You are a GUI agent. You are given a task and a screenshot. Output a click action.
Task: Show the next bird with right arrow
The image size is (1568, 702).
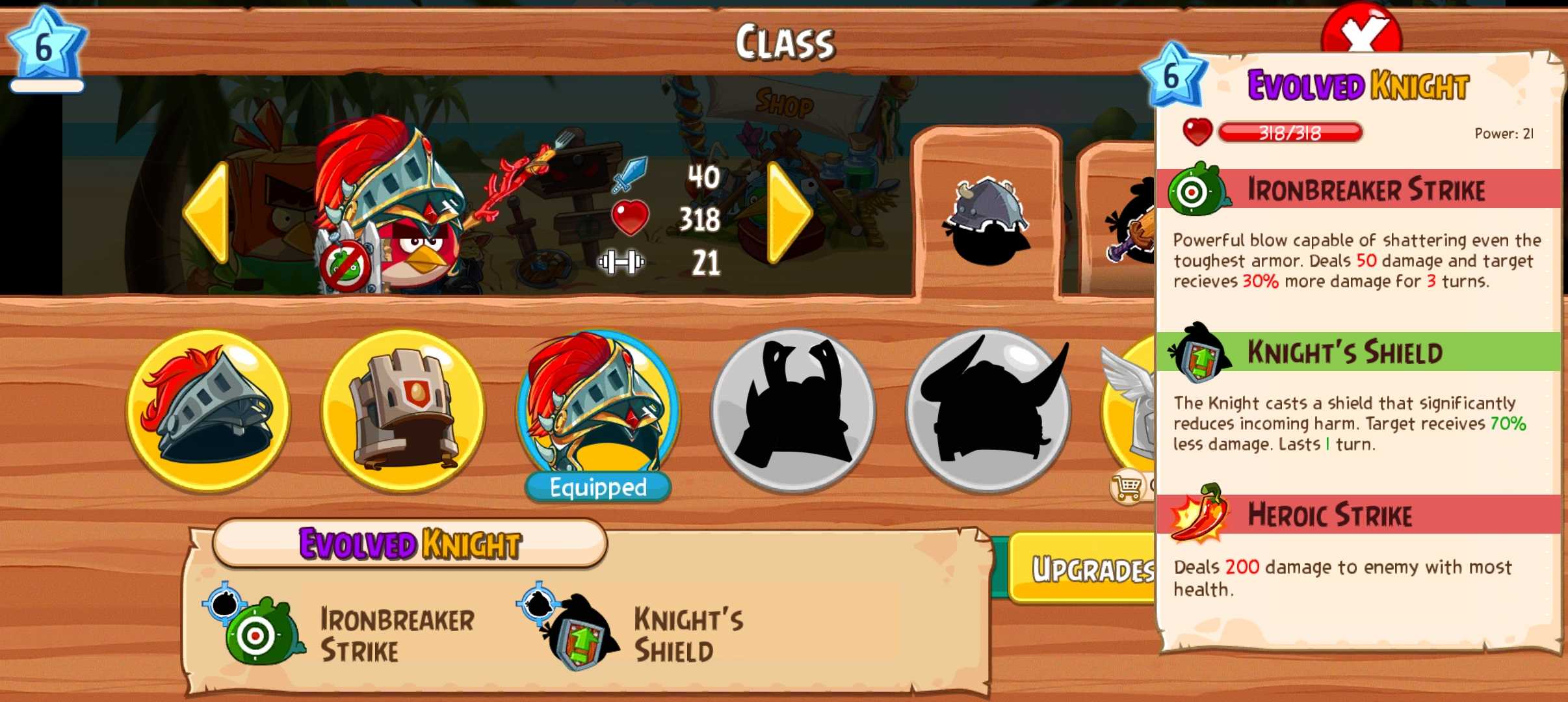tap(789, 214)
